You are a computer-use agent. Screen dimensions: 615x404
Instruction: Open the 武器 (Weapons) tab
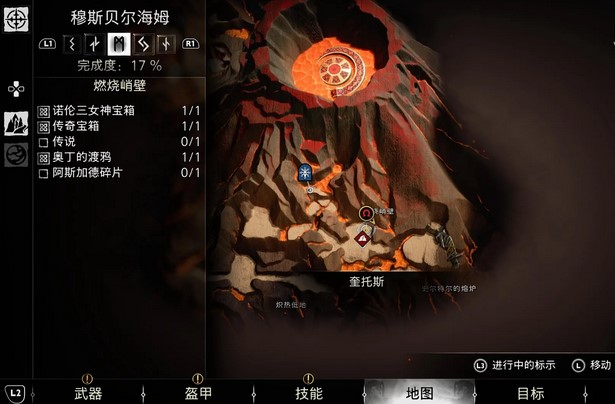pyautogui.click(x=88, y=393)
